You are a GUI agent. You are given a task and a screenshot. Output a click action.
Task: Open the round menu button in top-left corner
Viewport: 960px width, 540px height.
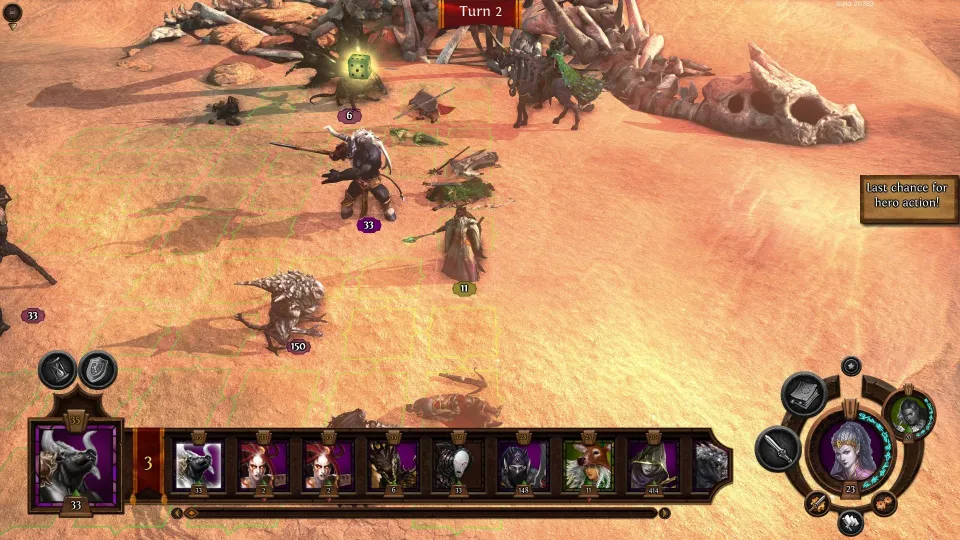click(13, 13)
